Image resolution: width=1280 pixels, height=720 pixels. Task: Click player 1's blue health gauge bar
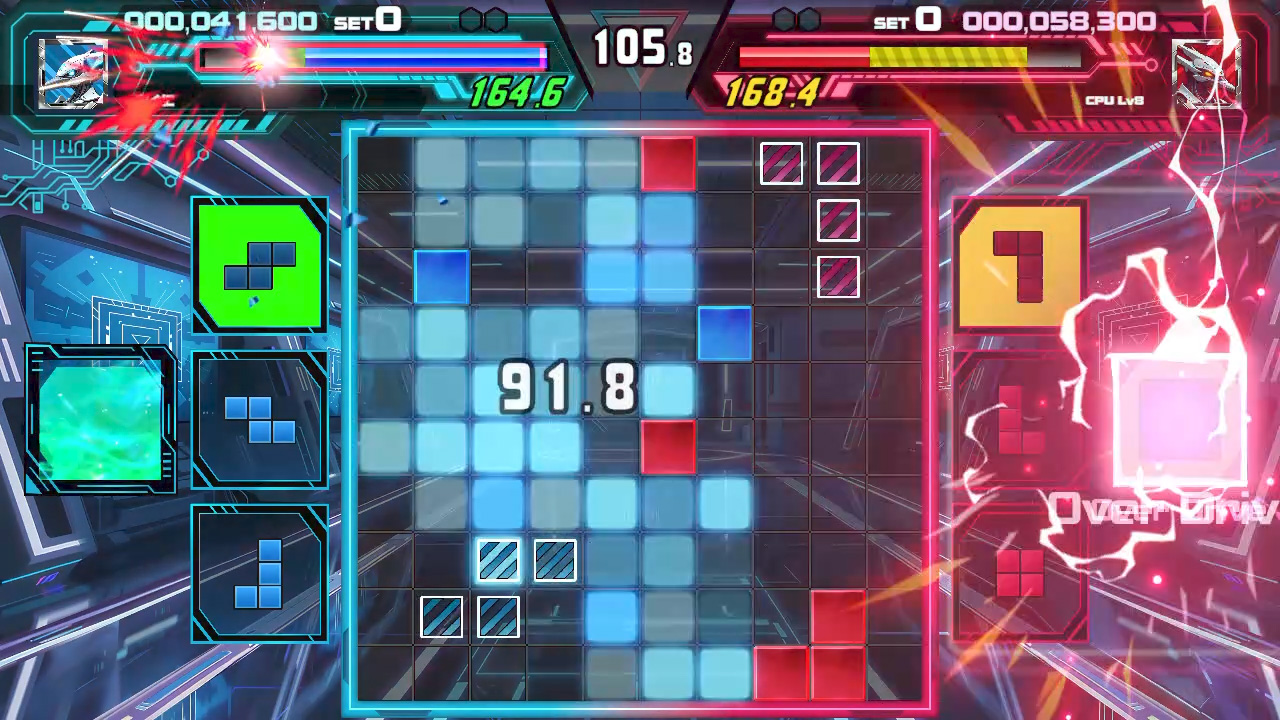tap(370, 57)
